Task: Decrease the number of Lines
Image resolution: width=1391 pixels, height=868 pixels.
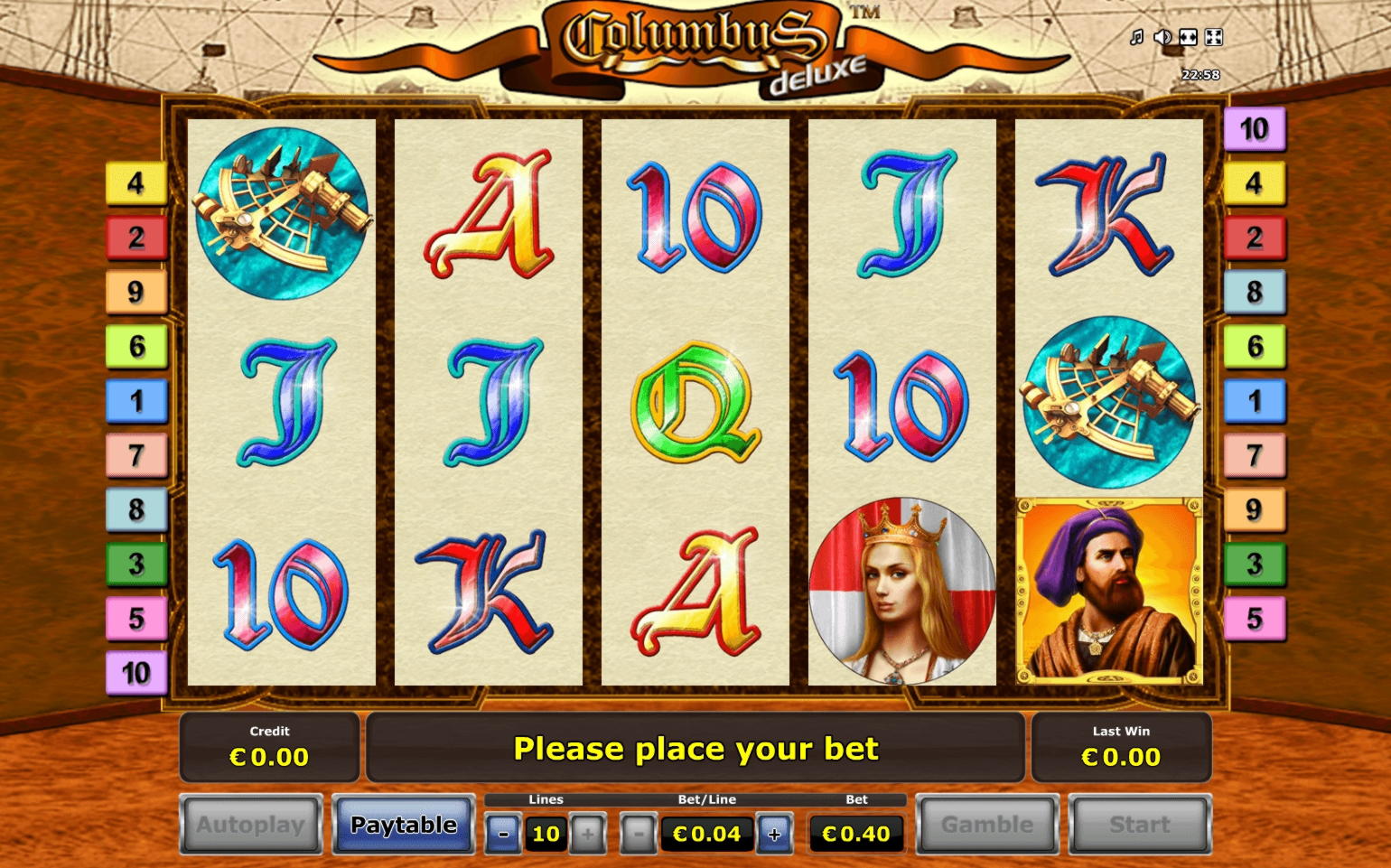Action: [503, 834]
